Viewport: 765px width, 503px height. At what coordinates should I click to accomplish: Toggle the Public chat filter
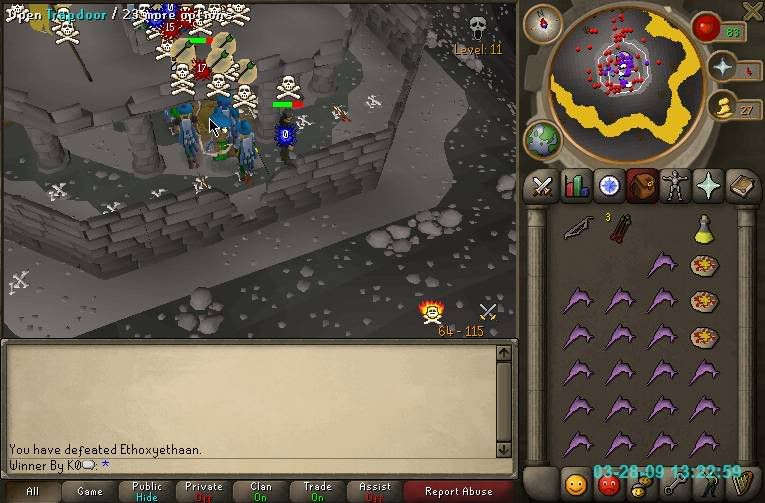(147, 491)
